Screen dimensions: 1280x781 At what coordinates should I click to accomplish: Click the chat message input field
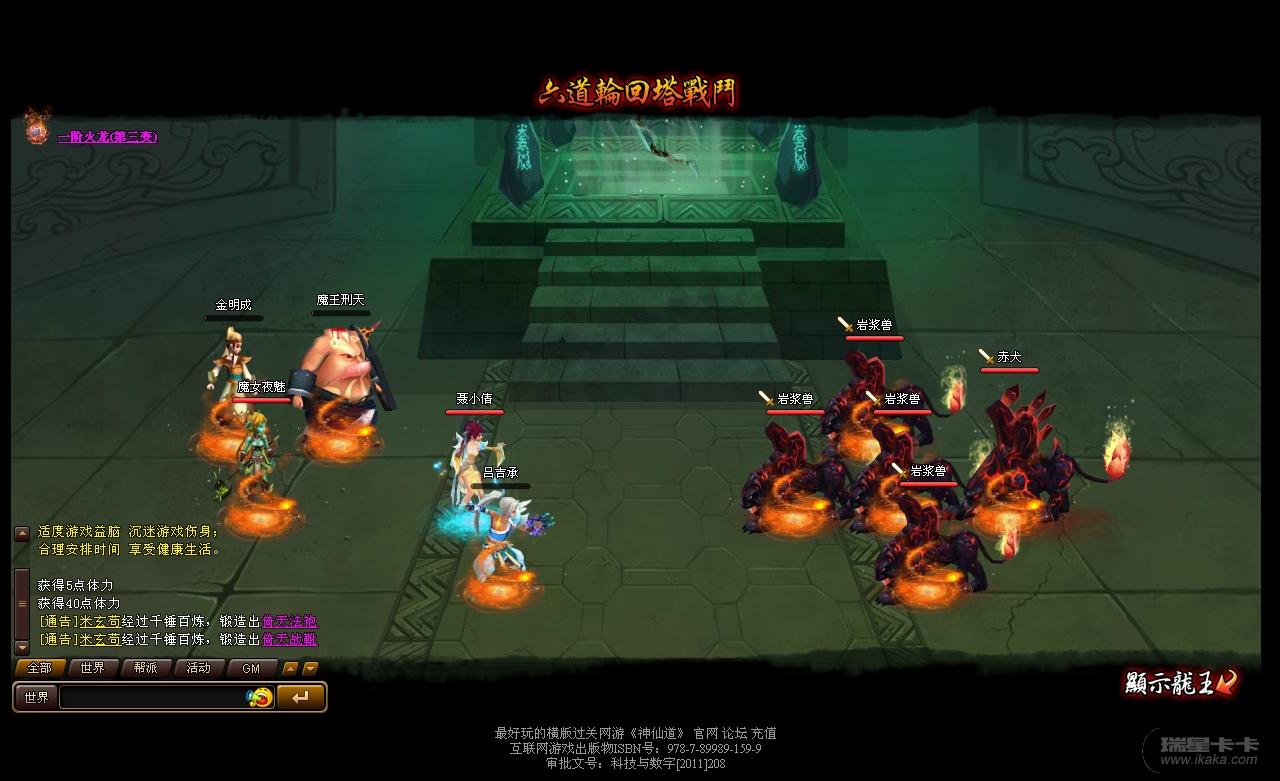click(x=152, y=697)
